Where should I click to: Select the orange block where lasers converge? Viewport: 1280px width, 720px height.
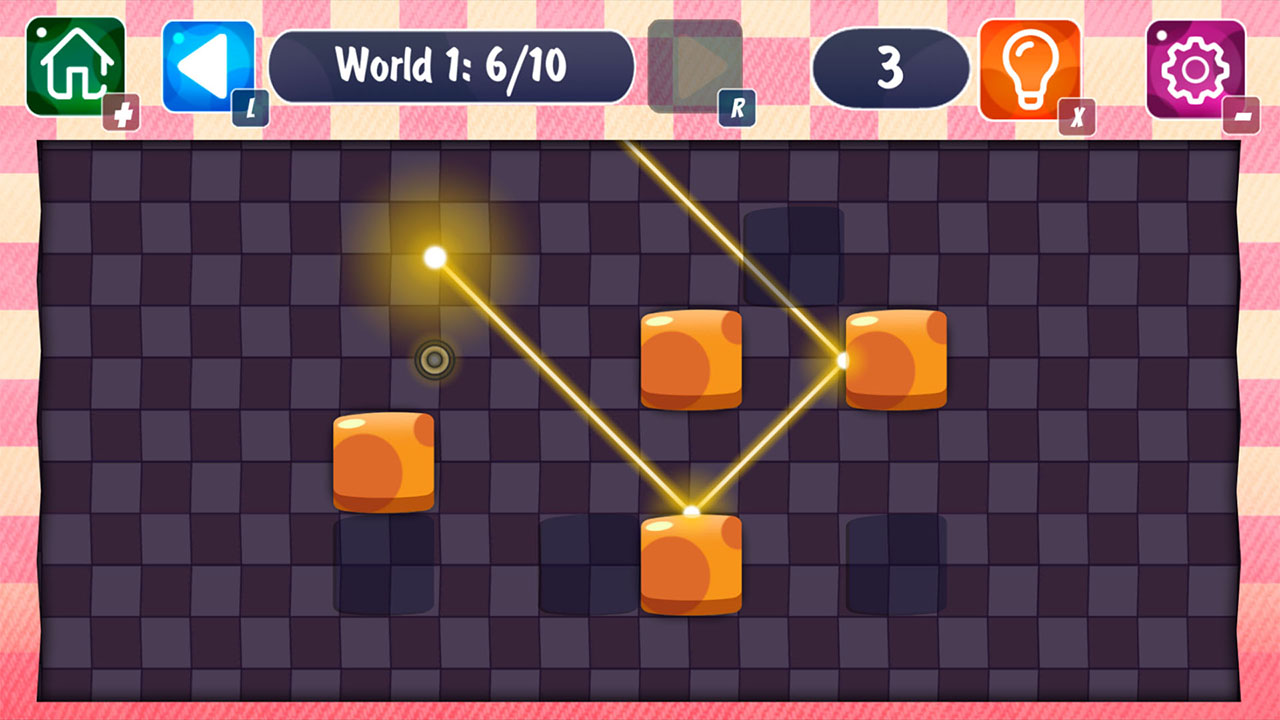691,562
